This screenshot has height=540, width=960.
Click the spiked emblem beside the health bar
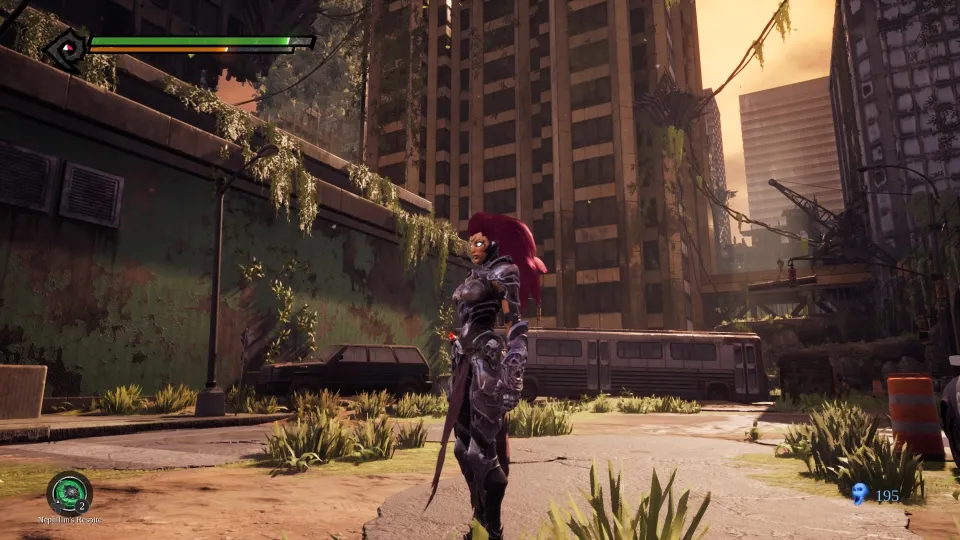(x=67, y=48)
